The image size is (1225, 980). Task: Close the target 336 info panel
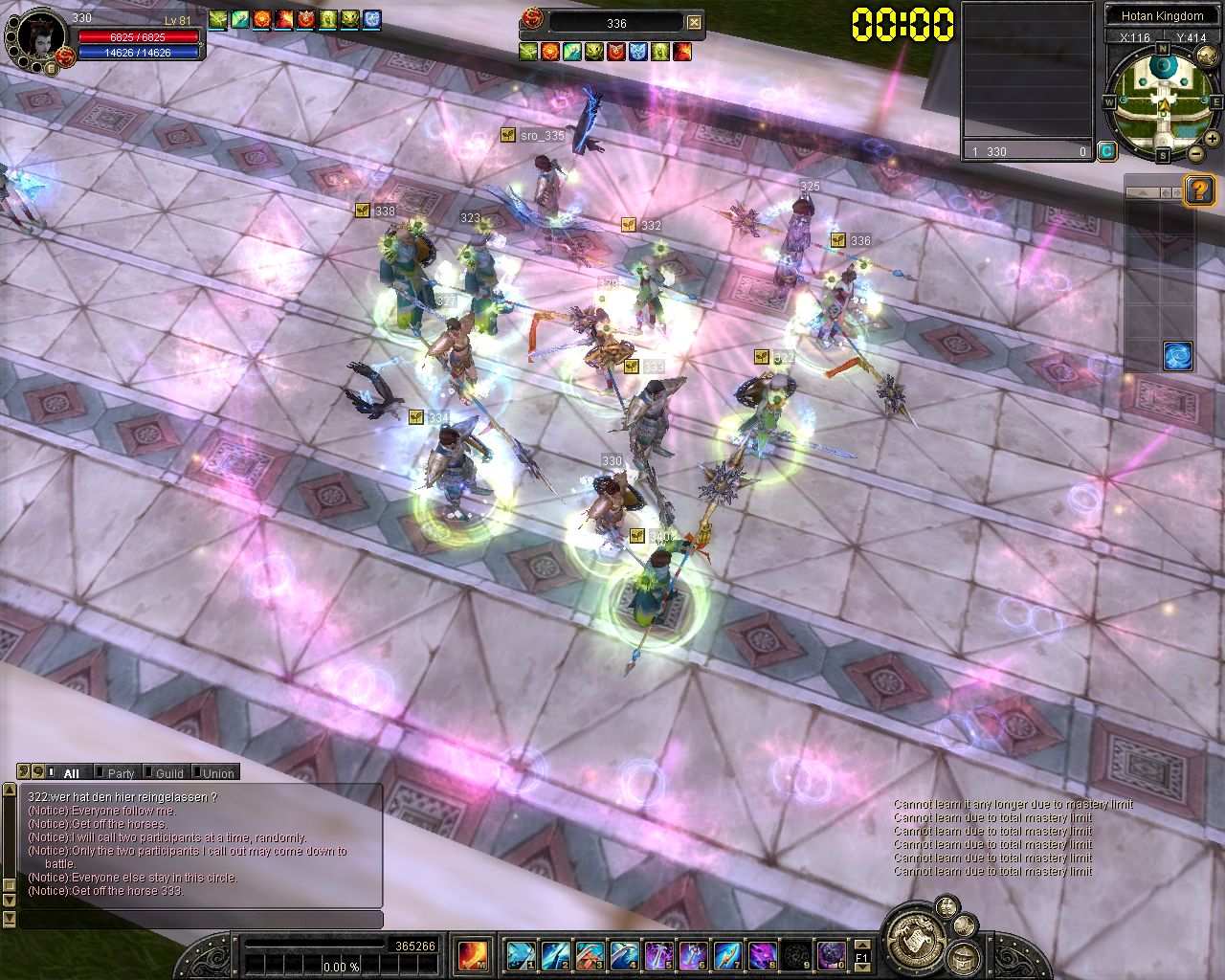[x=695, y=23]
